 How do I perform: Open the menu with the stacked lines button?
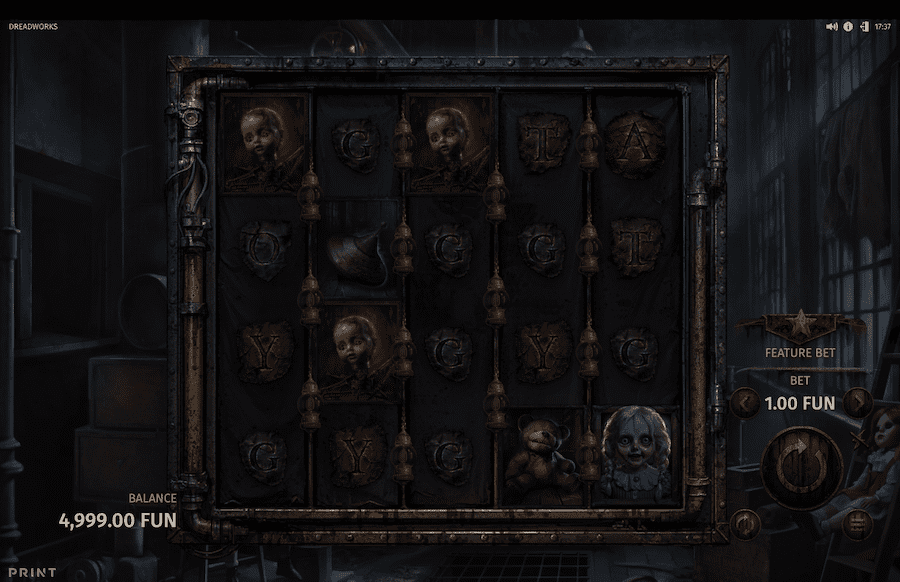856,522
